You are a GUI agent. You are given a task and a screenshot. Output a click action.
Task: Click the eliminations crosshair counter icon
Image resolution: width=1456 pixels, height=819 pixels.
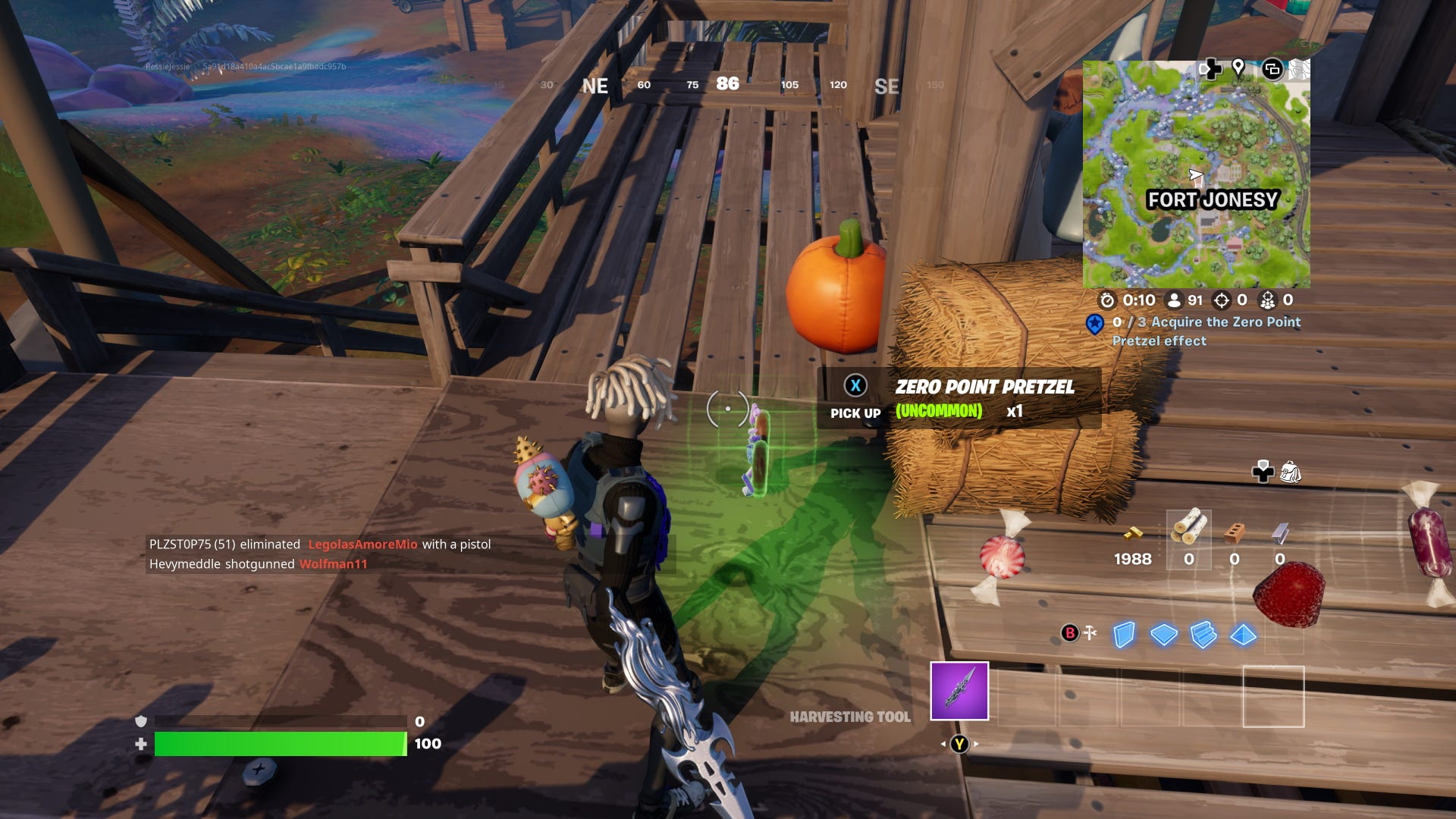(1223, 300)
